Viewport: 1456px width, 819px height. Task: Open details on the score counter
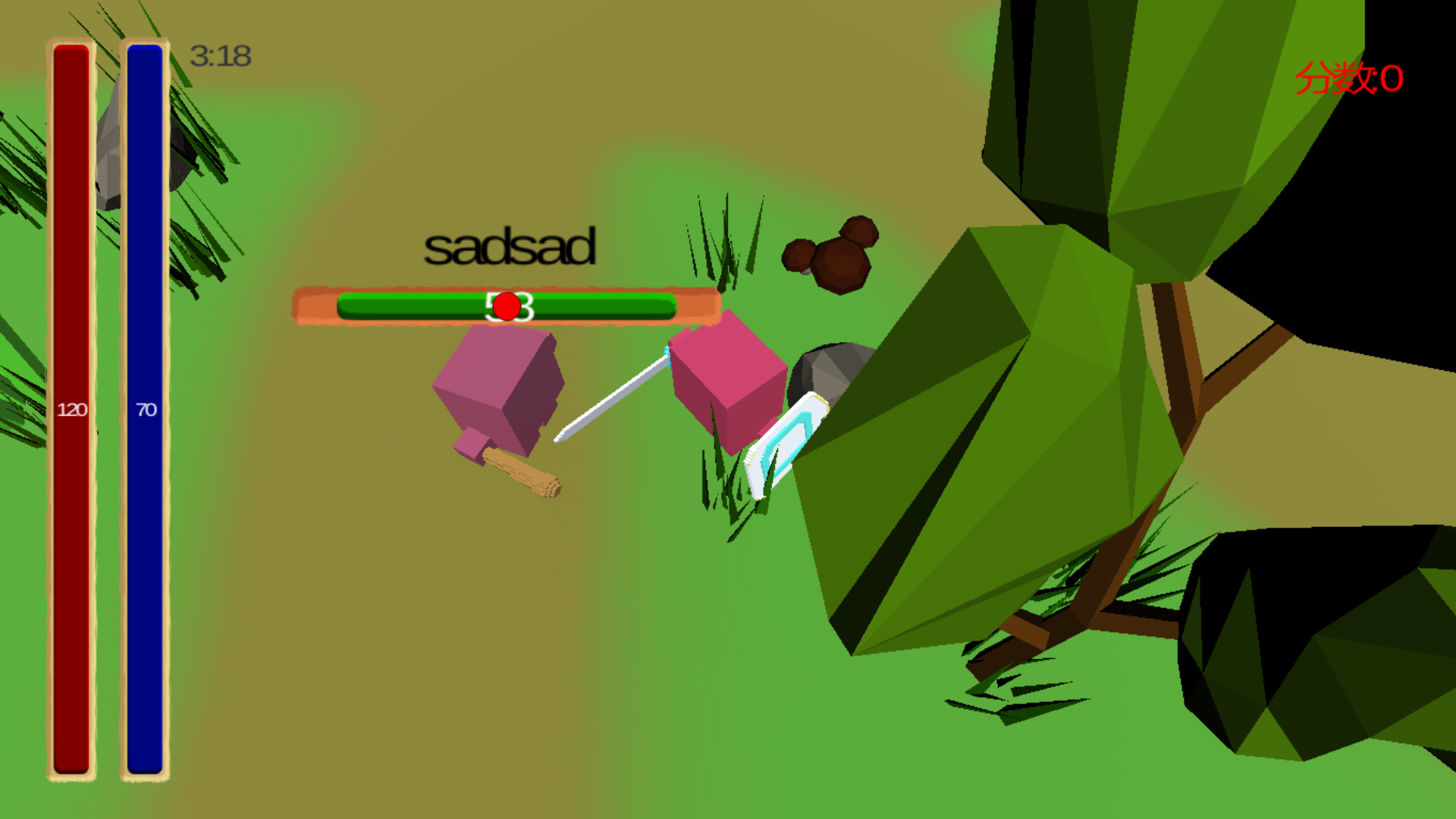point(1350,78)
